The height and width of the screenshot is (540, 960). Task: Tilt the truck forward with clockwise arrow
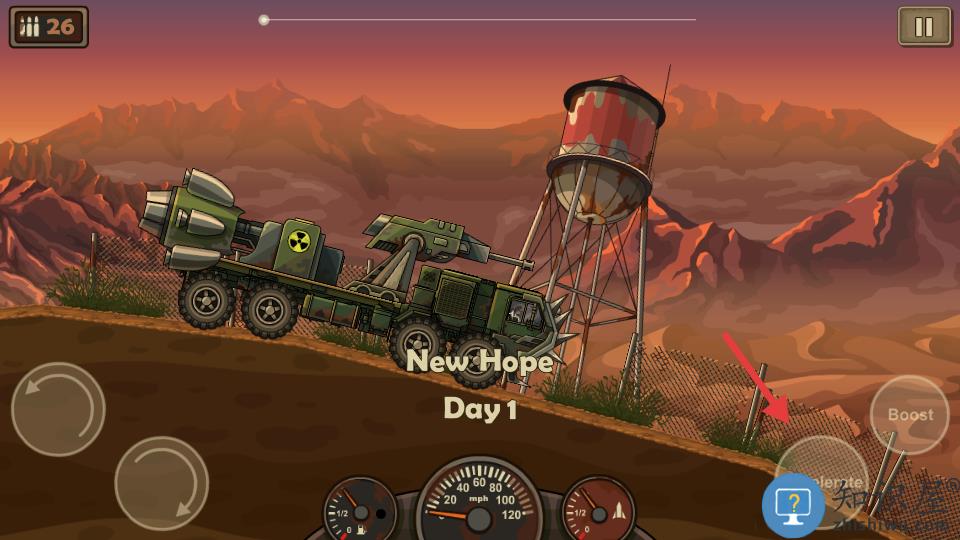[161, 483]
